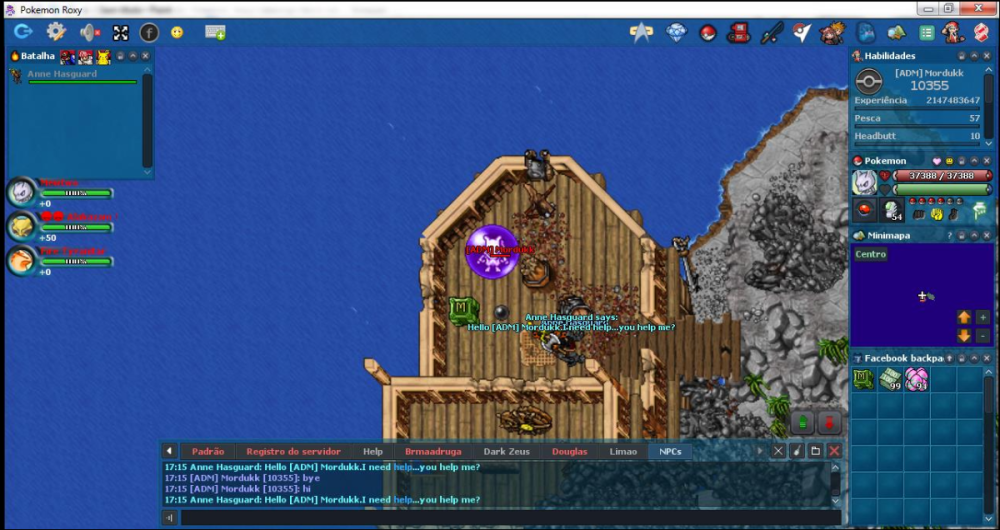
Task: Select the pink item in backpack
Action: 916,379
